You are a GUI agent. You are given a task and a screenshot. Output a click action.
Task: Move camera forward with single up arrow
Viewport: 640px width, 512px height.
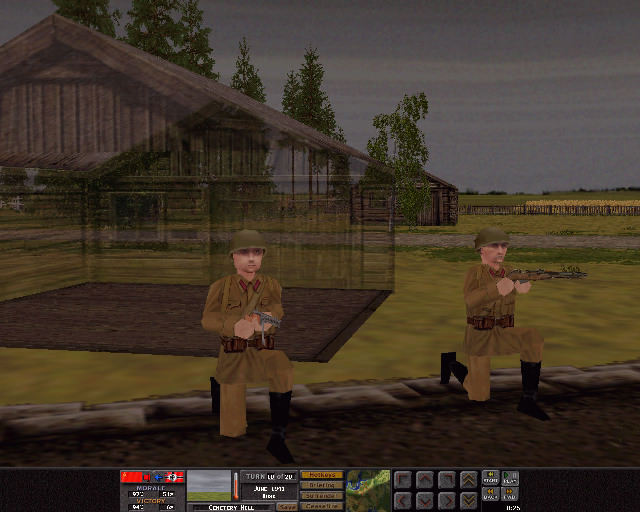pos(424,480)
